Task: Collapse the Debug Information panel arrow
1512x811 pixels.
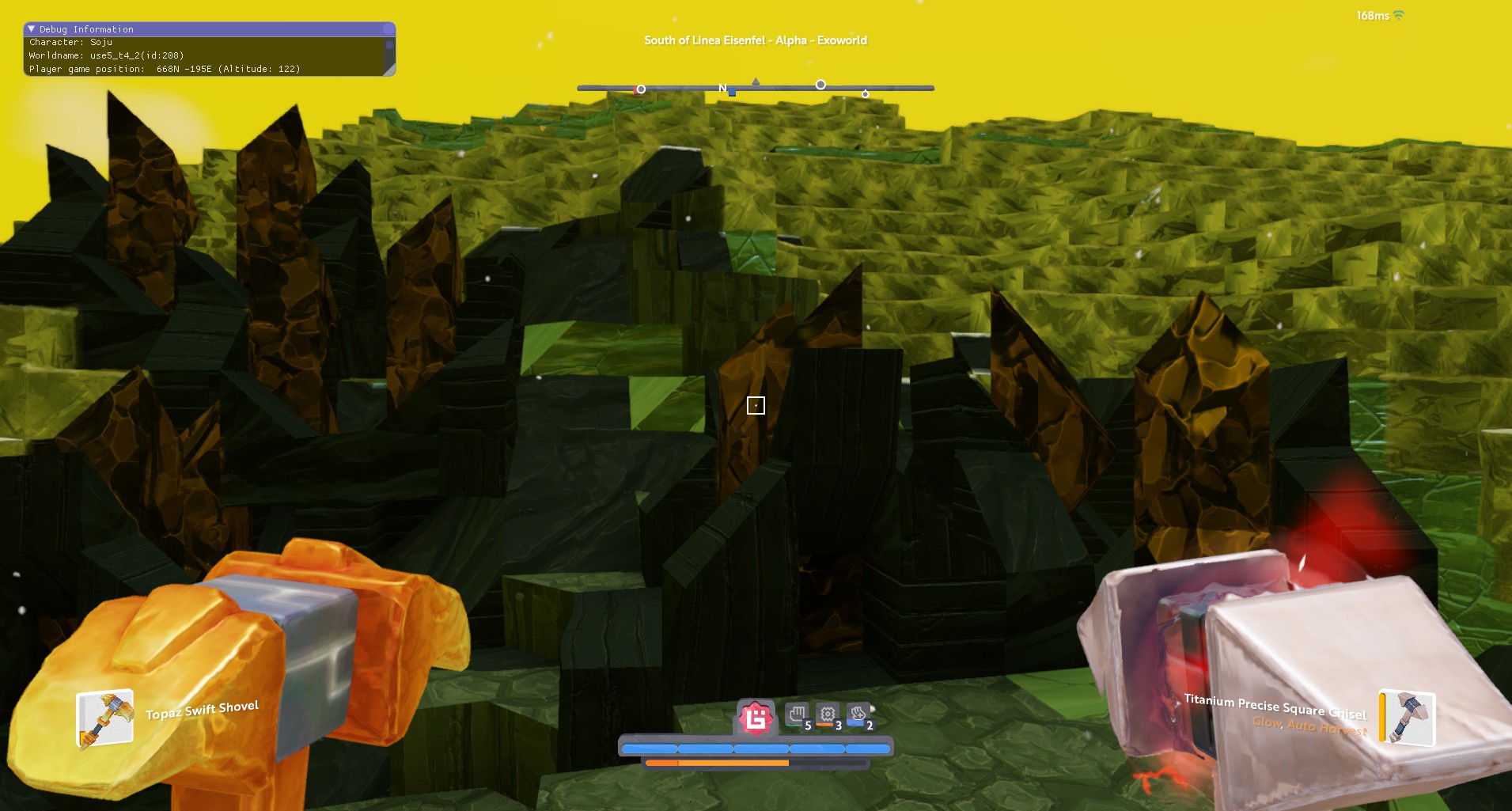Action: tap(32, 29)
